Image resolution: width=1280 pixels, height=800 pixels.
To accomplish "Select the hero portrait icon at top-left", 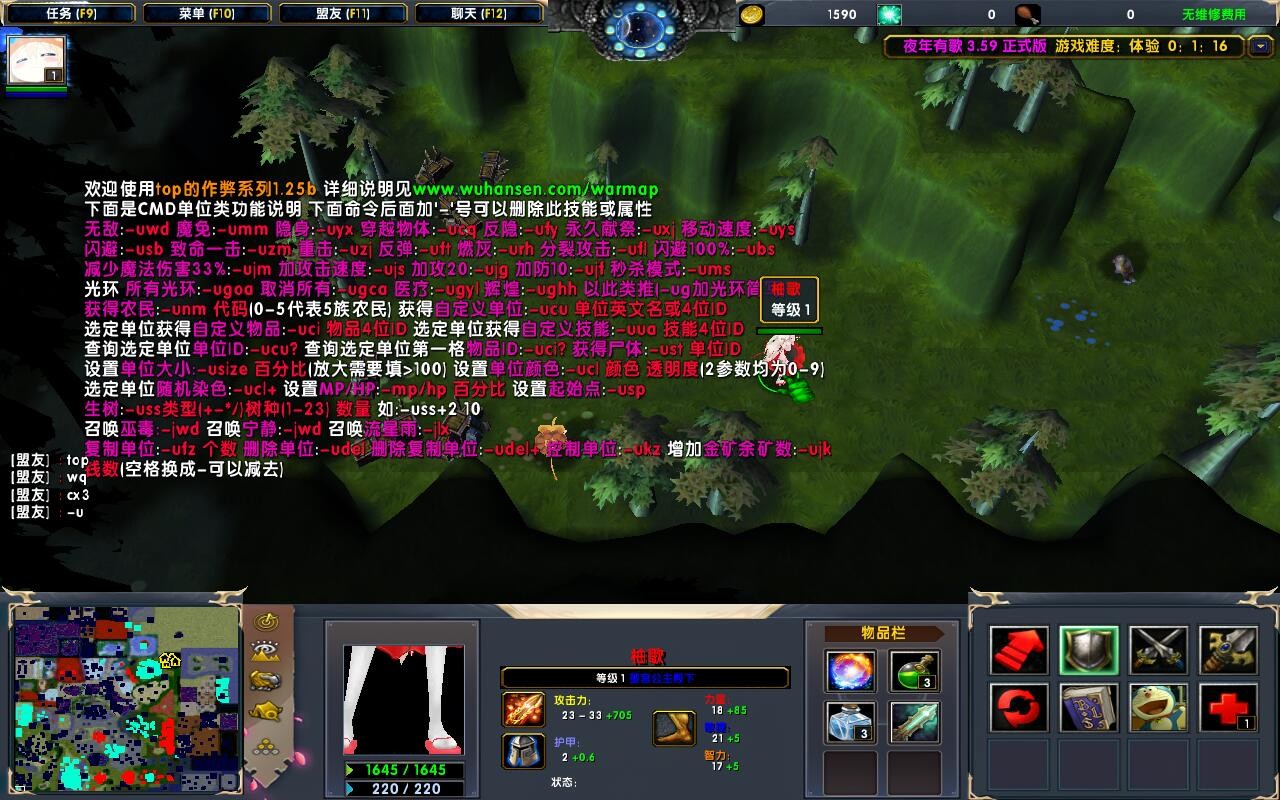I will 37,60.
